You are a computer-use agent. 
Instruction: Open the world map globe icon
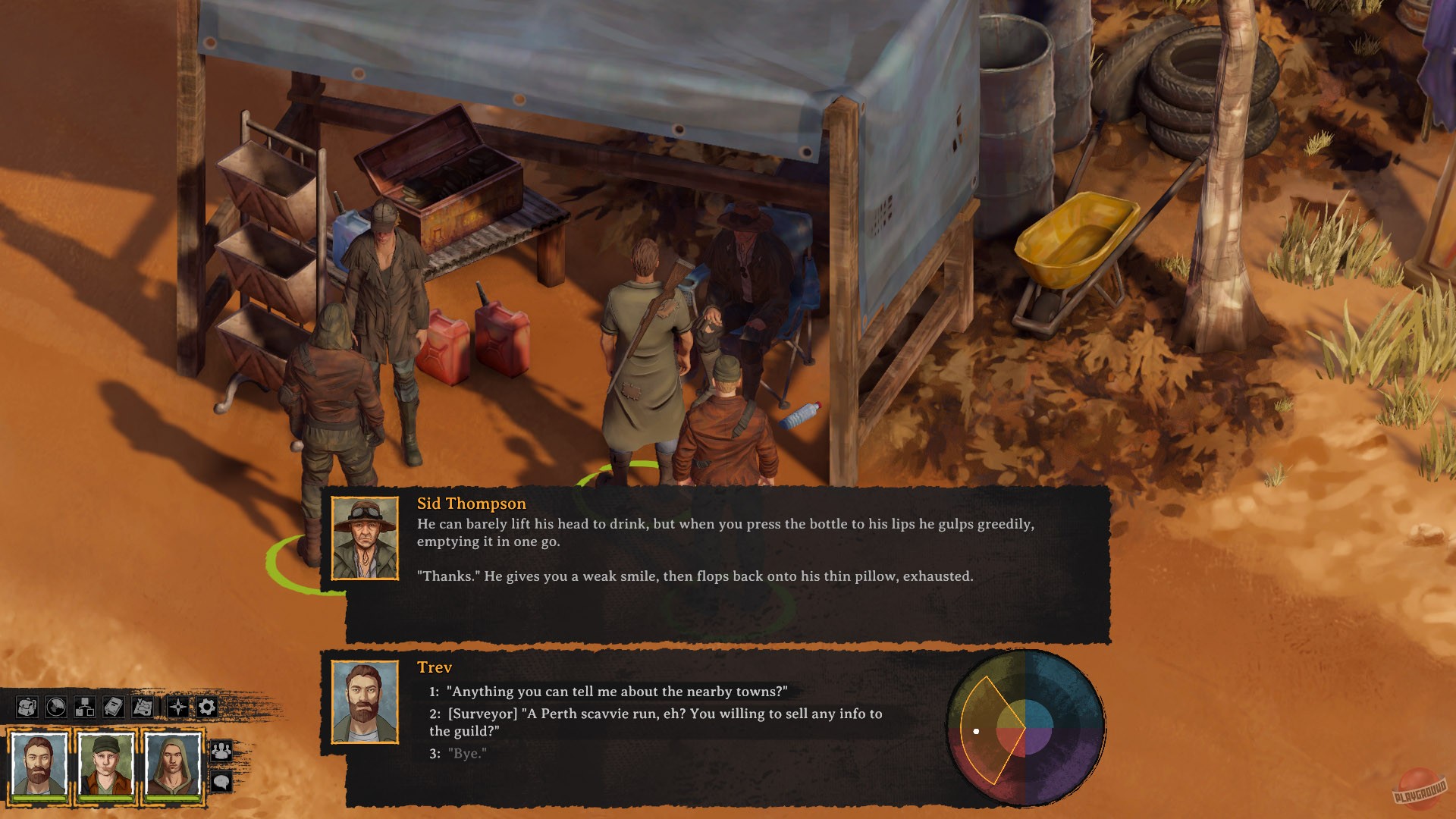(56, 707)
